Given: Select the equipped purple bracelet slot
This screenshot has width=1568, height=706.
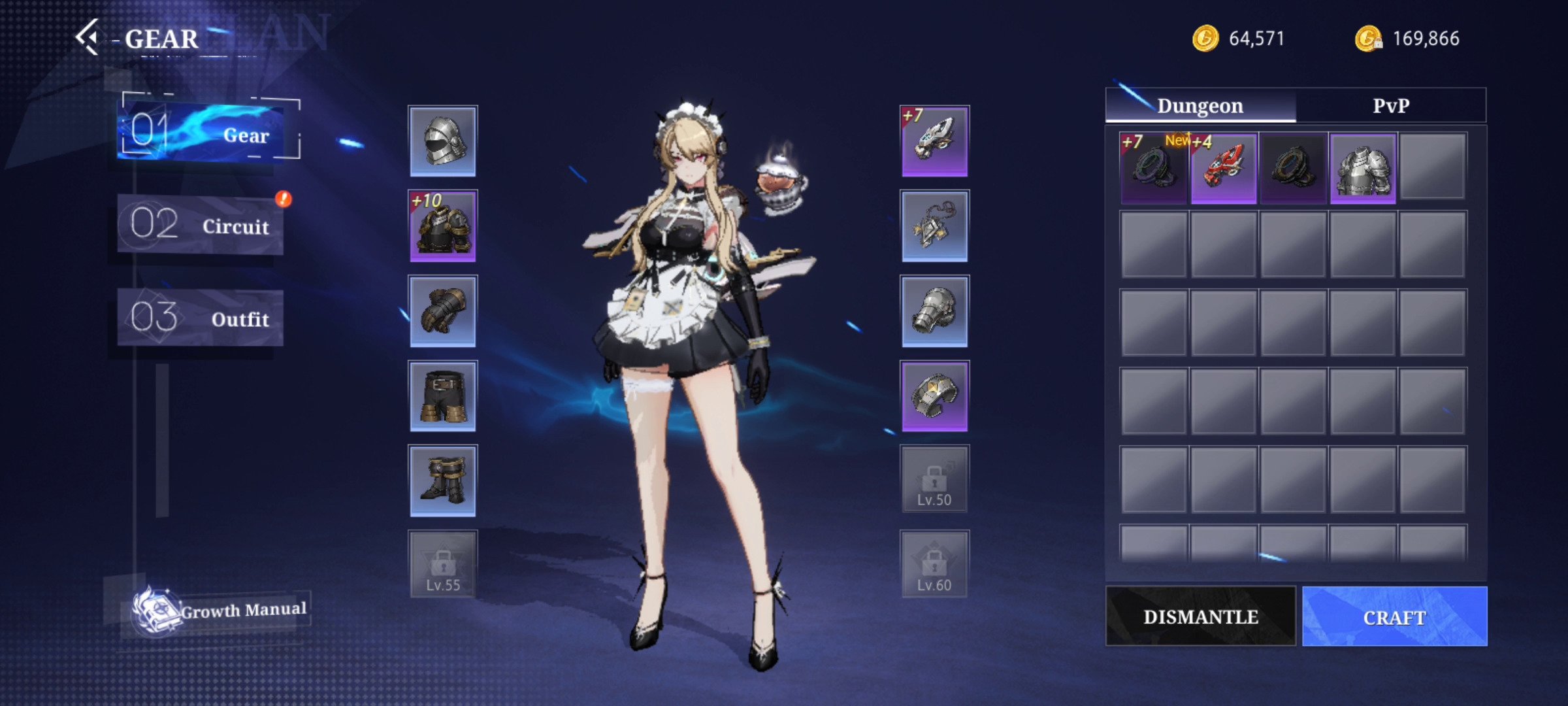Looking at the screenshot, I should click(x=934, y=396).
